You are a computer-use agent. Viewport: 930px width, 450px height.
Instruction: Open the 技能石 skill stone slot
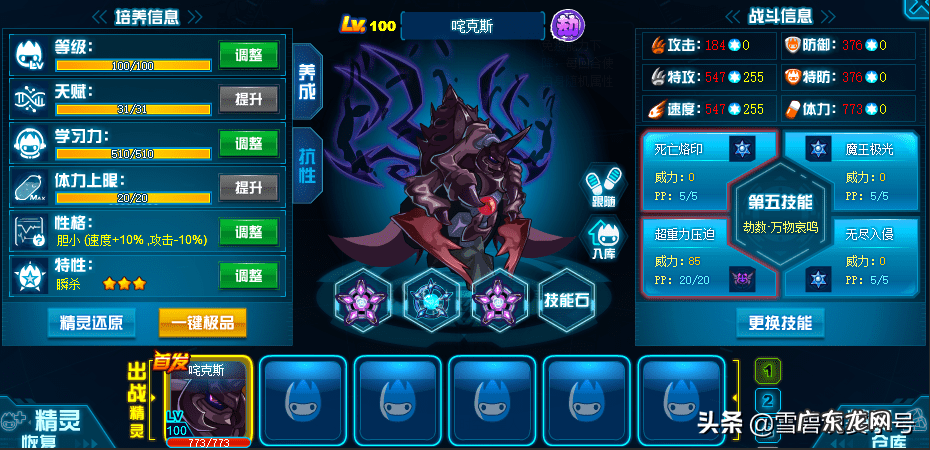click(568, 299)
